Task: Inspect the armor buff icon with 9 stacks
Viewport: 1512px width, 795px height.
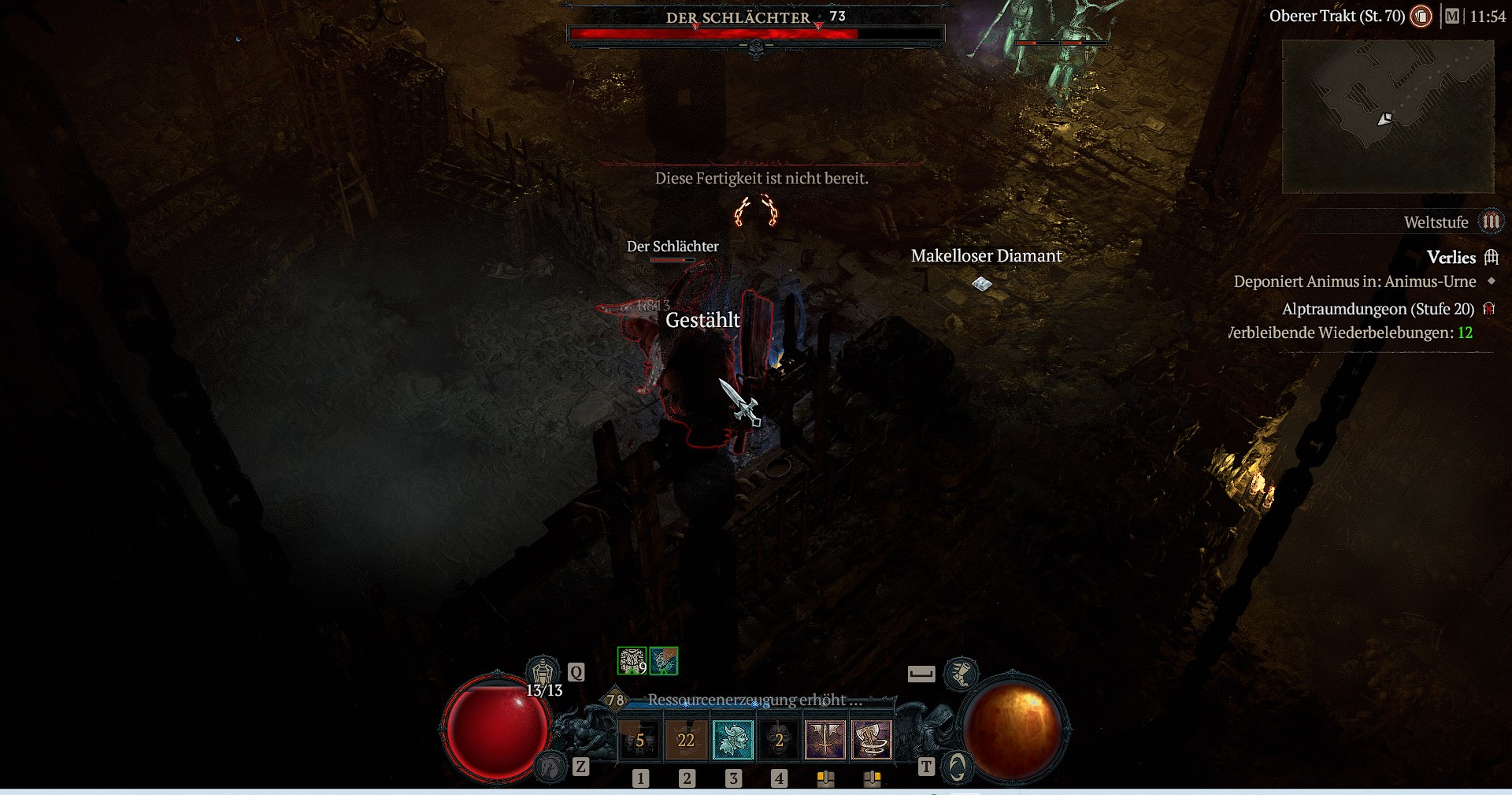Action: 632,661
